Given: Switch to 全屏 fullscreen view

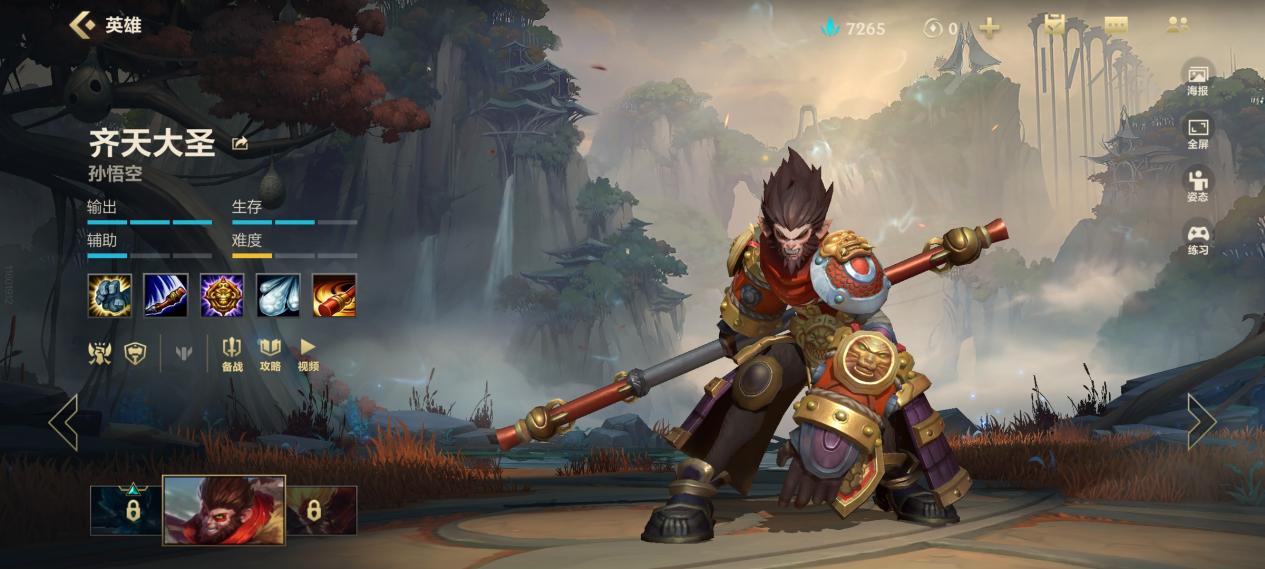Looking at the screenshot, I should [1197, 132].
